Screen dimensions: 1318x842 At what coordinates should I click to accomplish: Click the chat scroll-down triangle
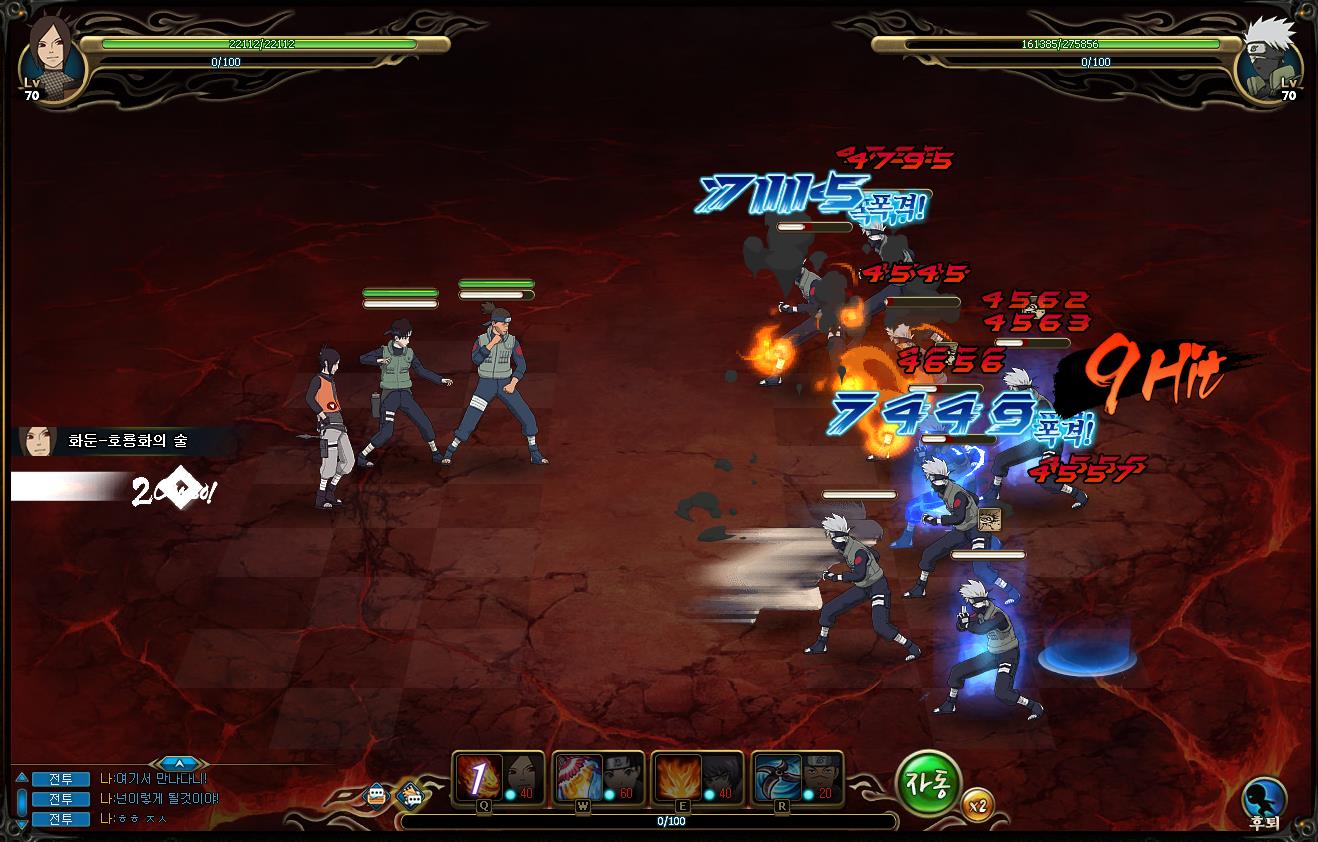pos(22,821)
